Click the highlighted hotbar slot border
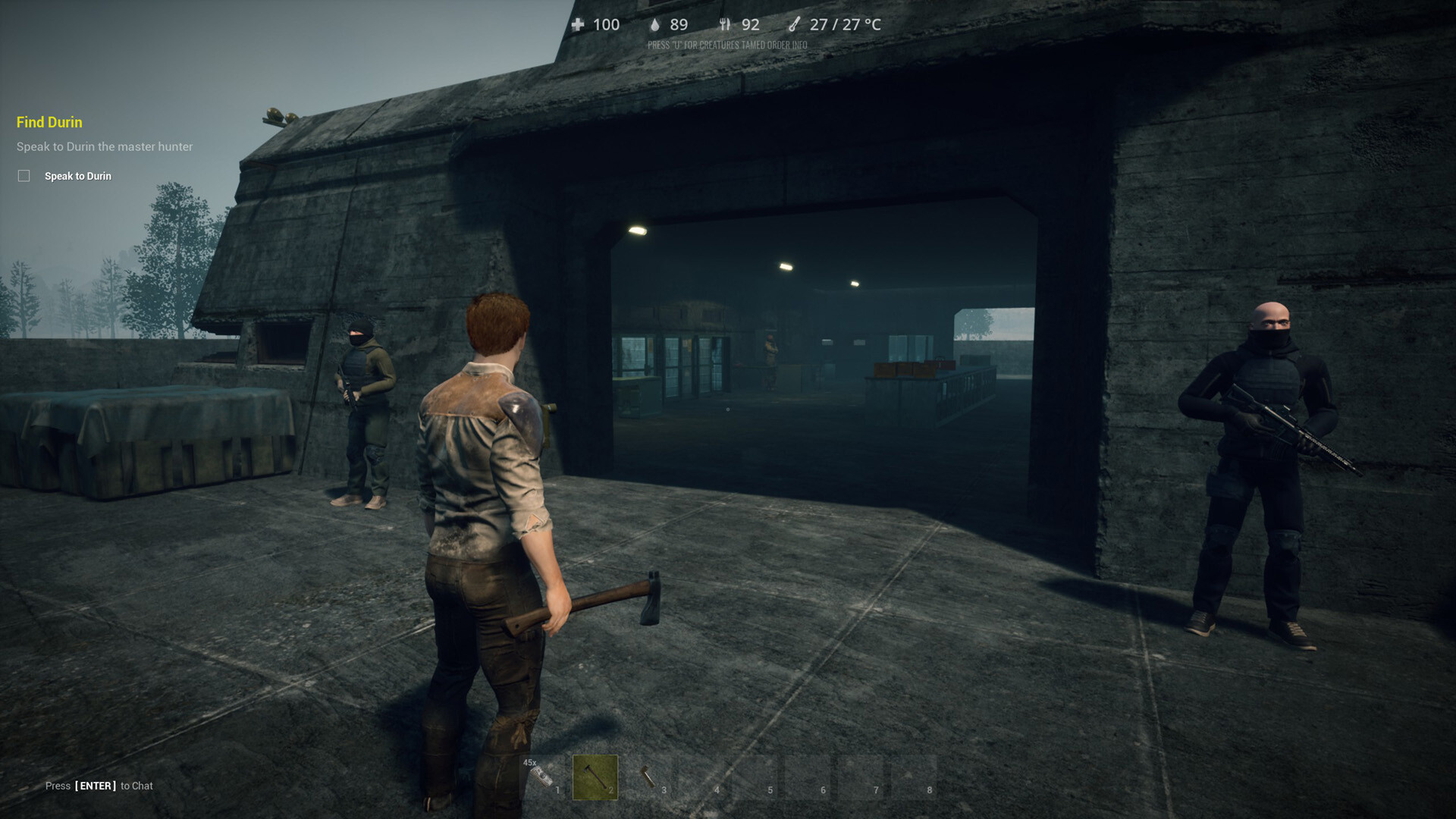Screen dimensions: 1456x819 pyautogui.click(x=596, y=776)
